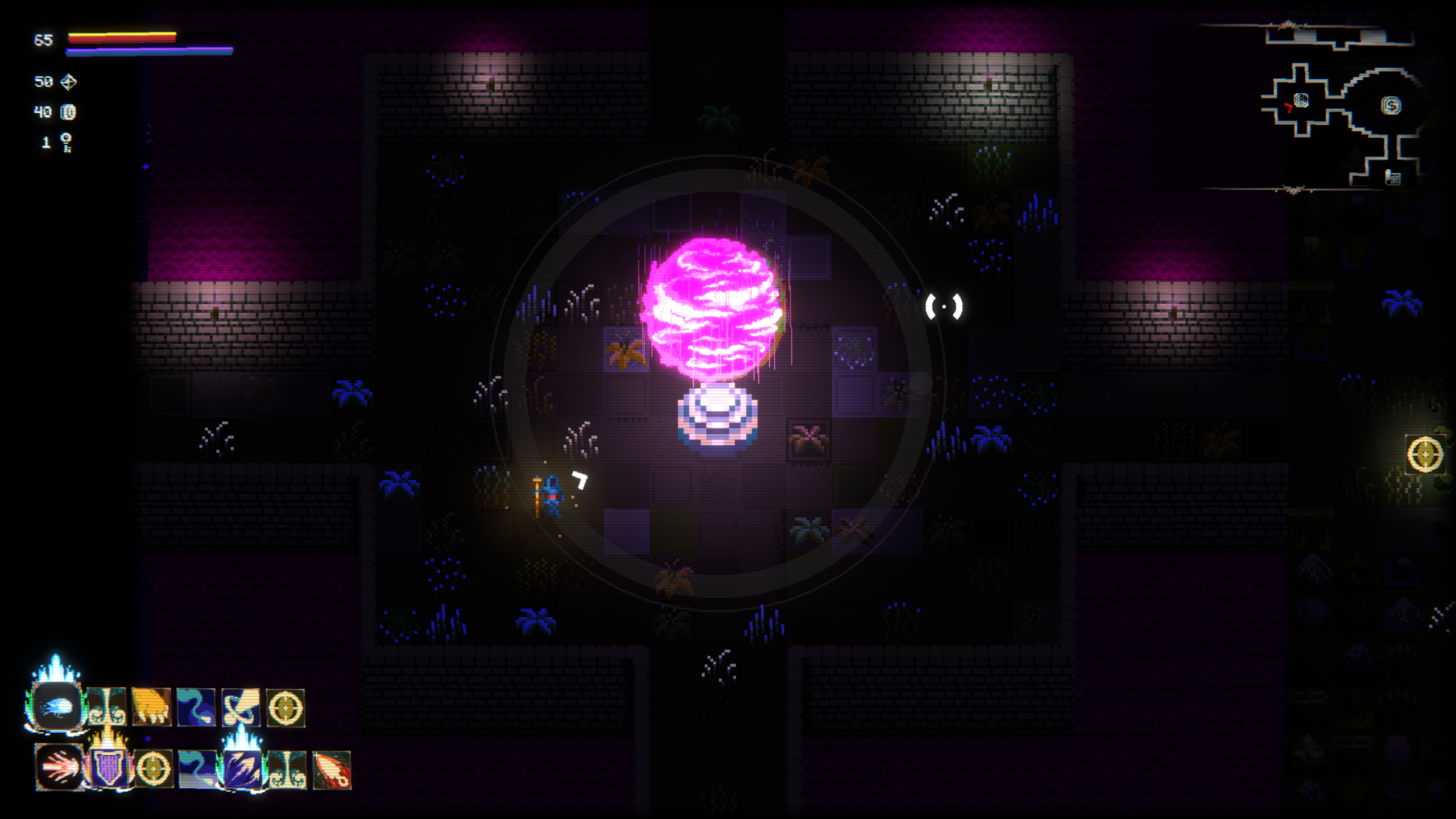This screenshot has width=1456, height=819.
Task: Select the red hand blast spell icon
Action: [59, 770]
